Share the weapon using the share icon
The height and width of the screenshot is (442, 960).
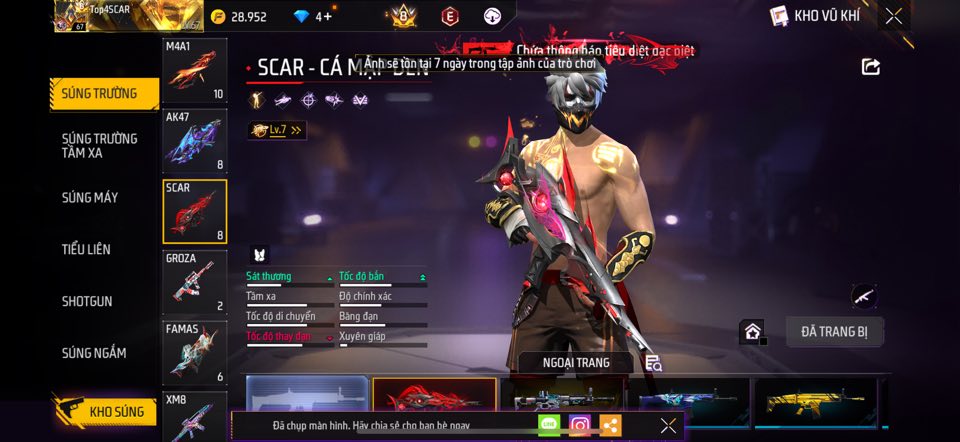[x=871, y=67]
